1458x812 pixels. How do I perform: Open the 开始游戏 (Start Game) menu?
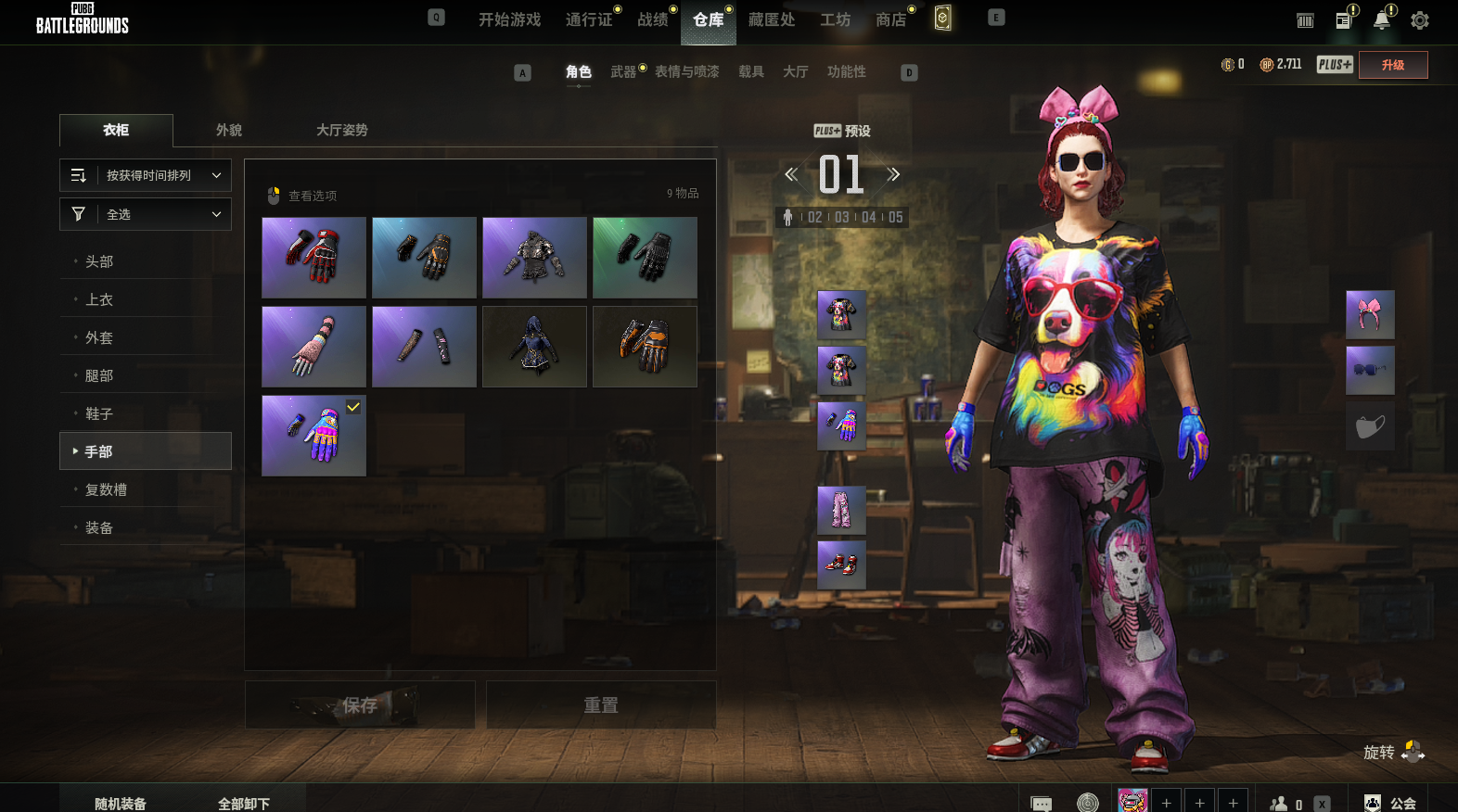509,19
